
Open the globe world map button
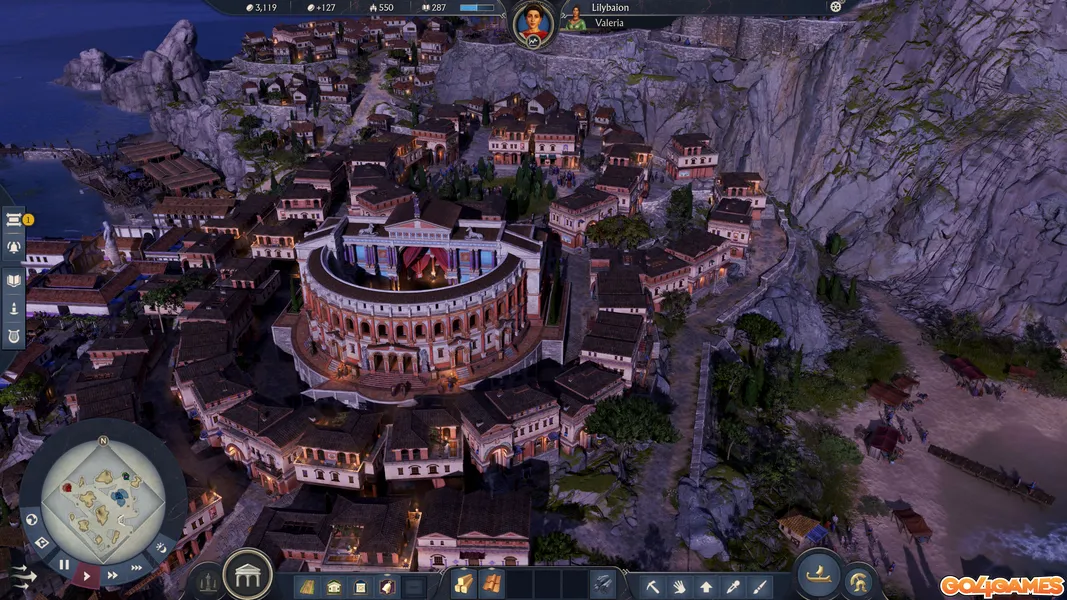[x=32, y=520]
